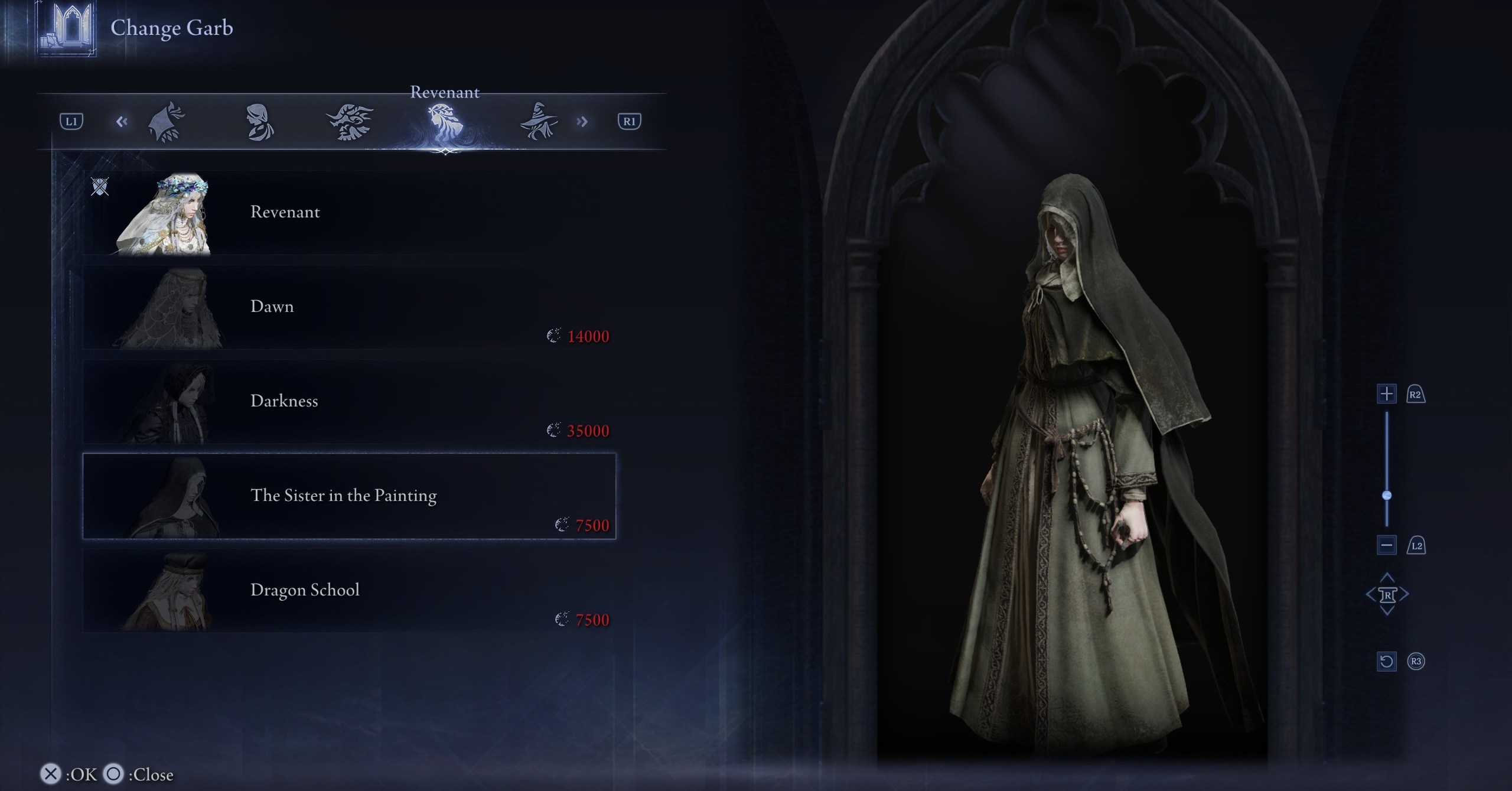Screen dimensions: 1512x791
Task: Pick The Sister in the Painting garb
Action: pos(348,496)
